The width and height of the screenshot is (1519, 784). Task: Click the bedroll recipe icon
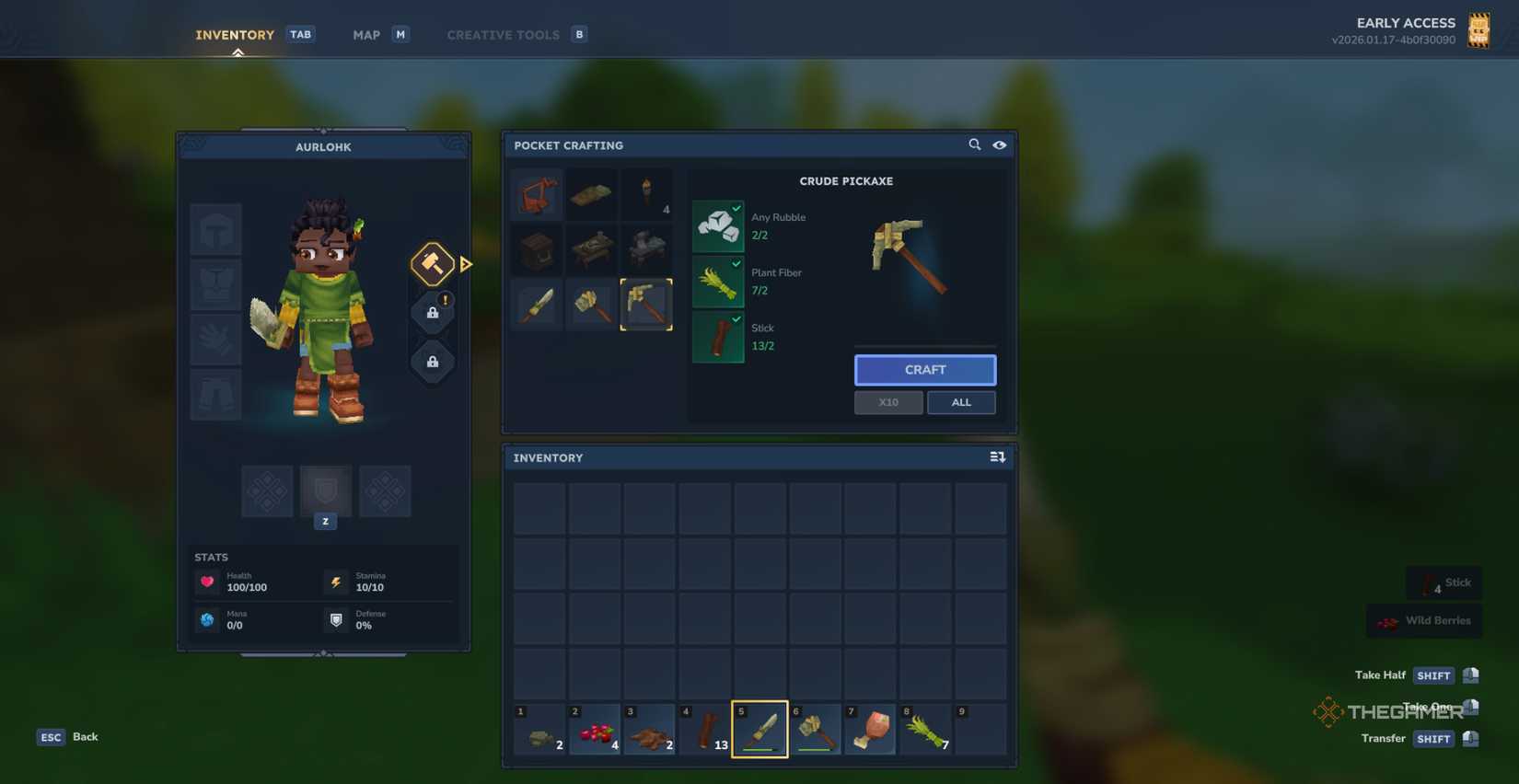[592, 193]
